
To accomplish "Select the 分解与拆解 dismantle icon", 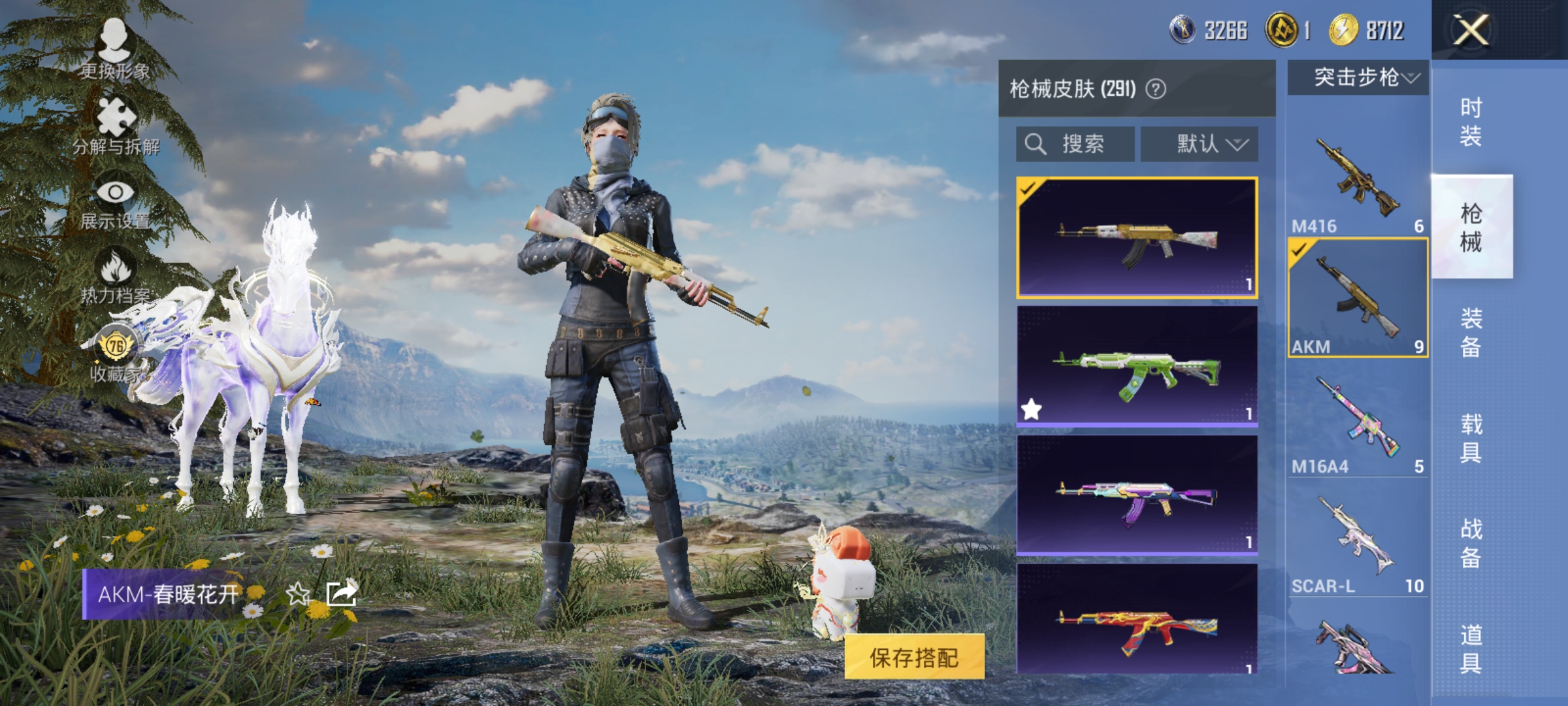I will [115, 121].
